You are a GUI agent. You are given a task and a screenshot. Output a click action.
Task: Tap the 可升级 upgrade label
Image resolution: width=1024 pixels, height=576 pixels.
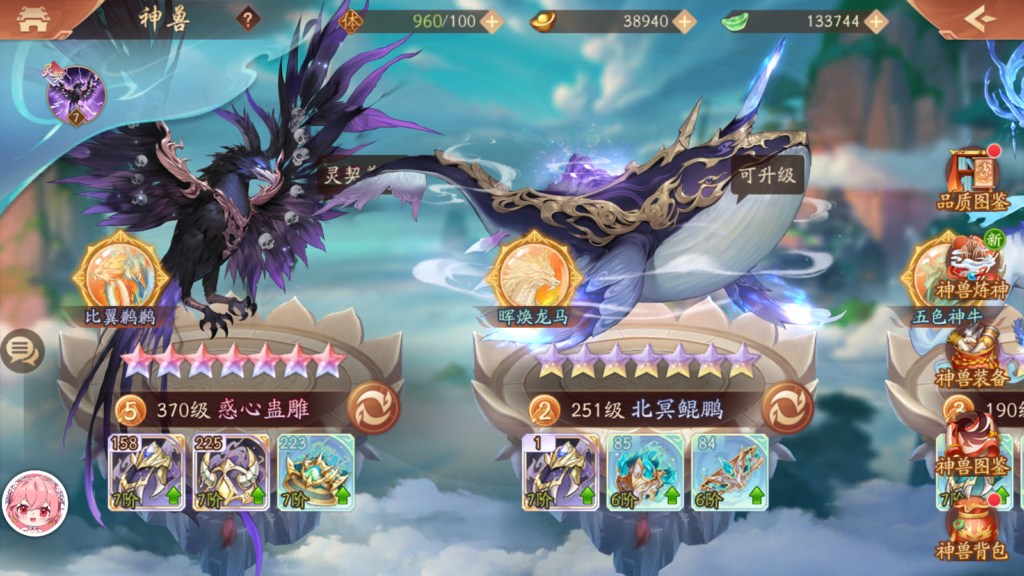click(767, 173)
